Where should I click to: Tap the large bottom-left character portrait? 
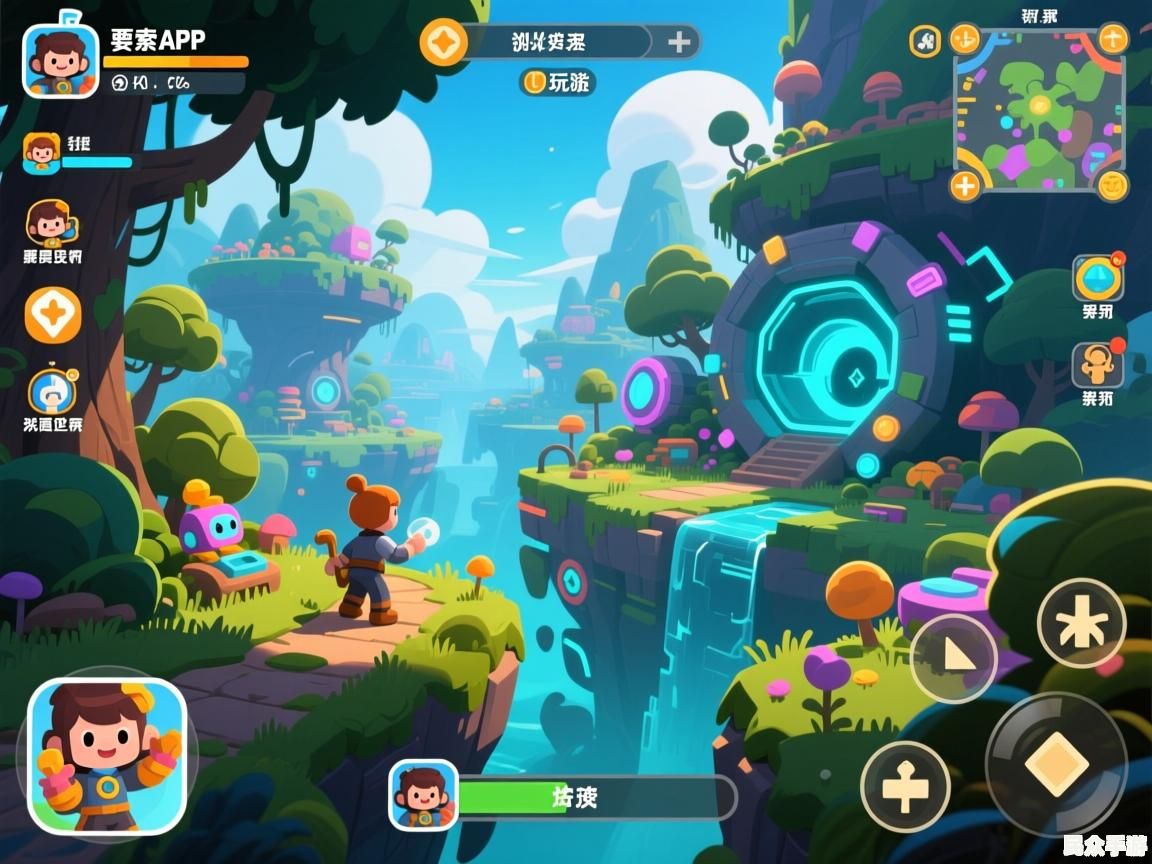(107, 756)
